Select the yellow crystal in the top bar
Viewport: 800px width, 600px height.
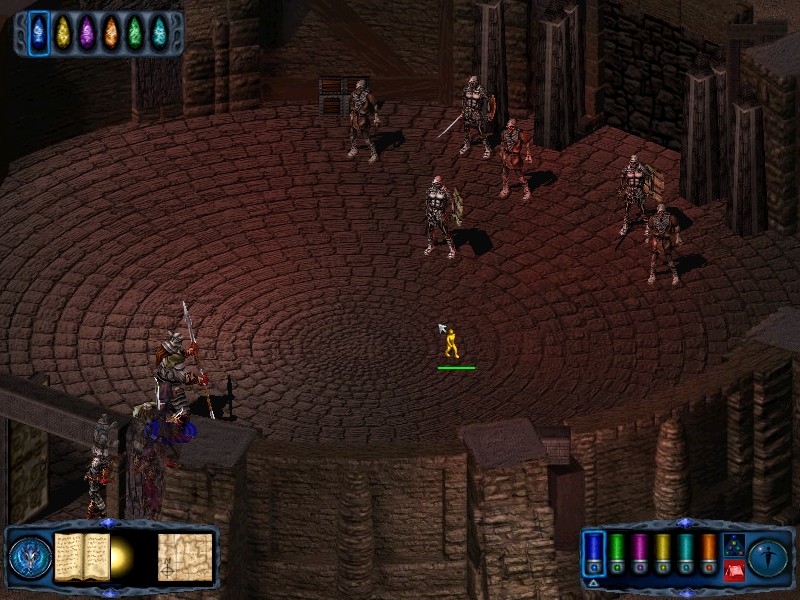click(x=62, y=32)
